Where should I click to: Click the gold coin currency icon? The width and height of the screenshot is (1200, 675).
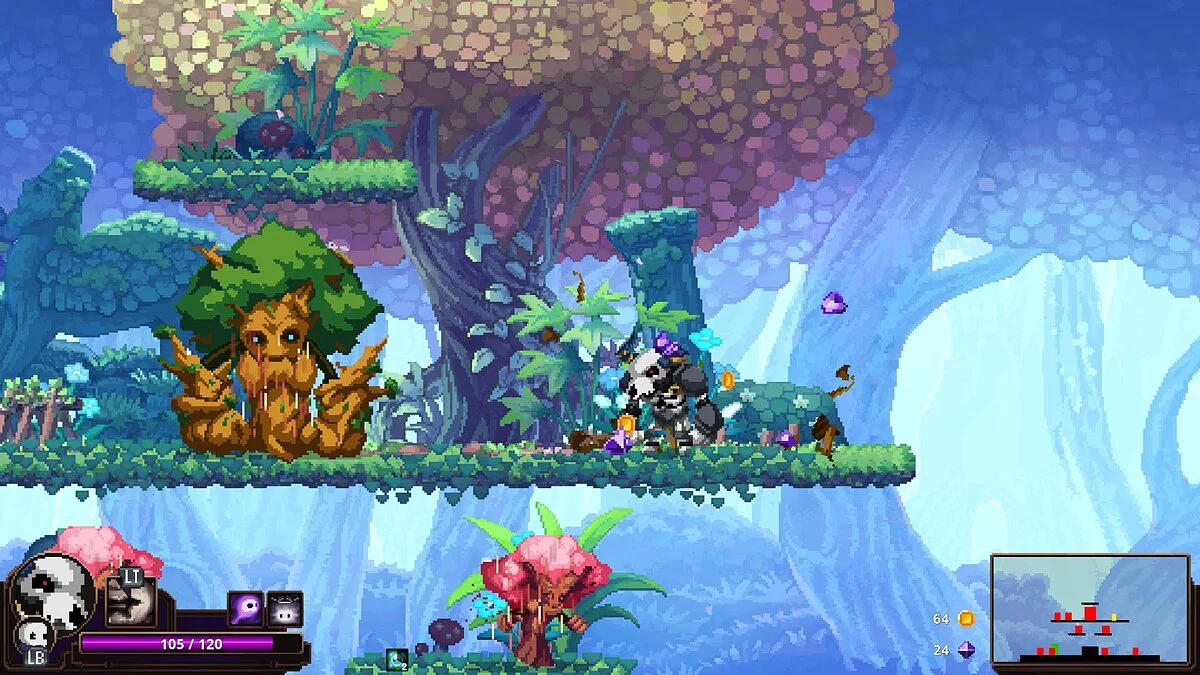coord(966,619)
